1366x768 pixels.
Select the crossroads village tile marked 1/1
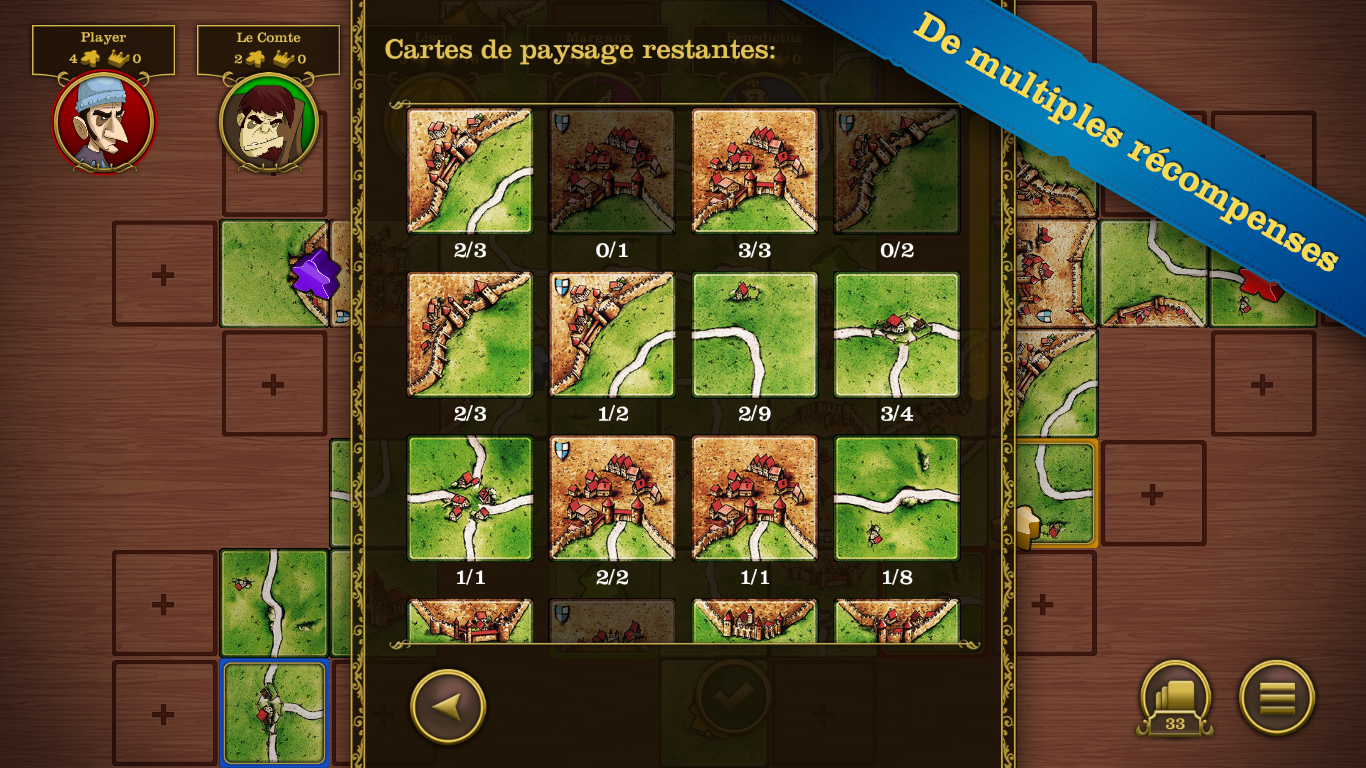click(x=469, y=497)
